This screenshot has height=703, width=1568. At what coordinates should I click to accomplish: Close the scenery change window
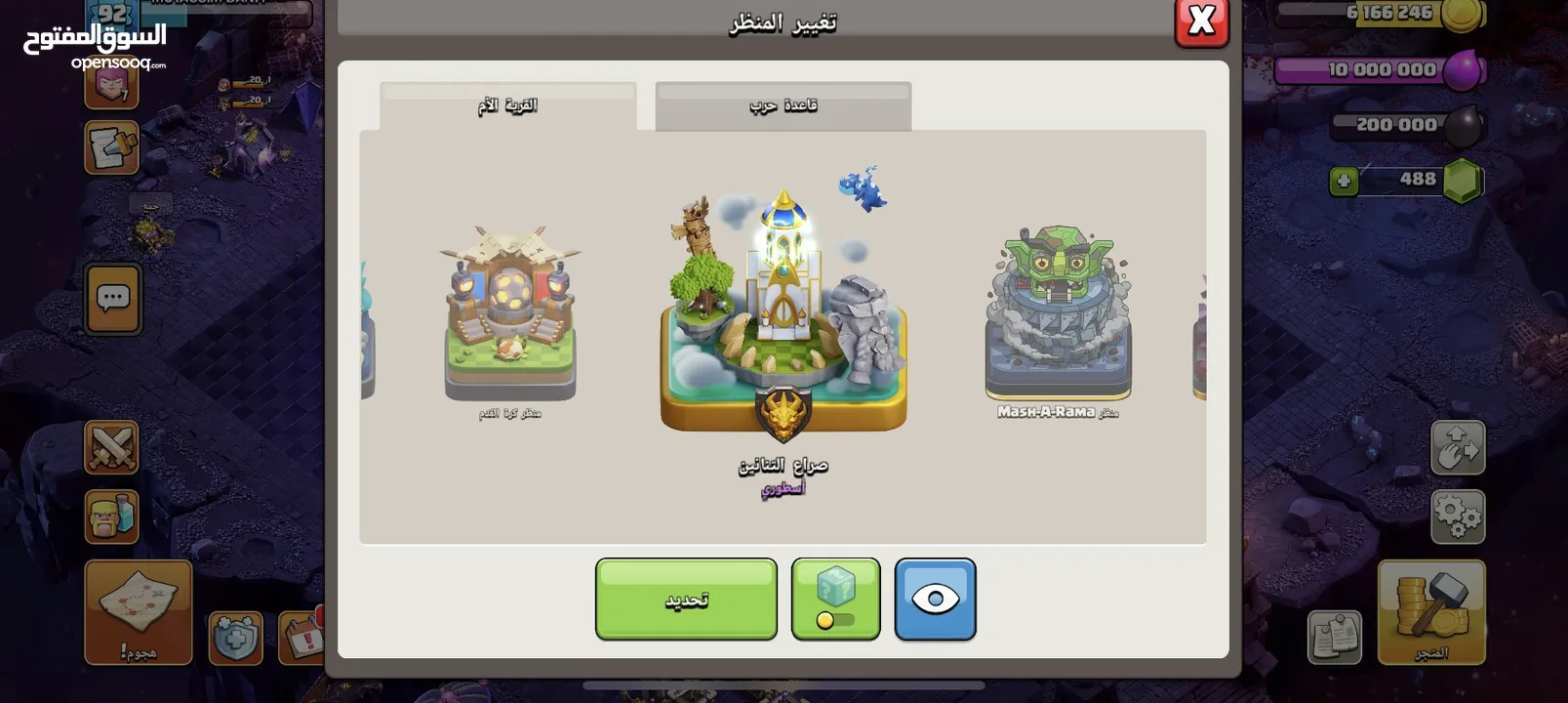pos(1201,21)
